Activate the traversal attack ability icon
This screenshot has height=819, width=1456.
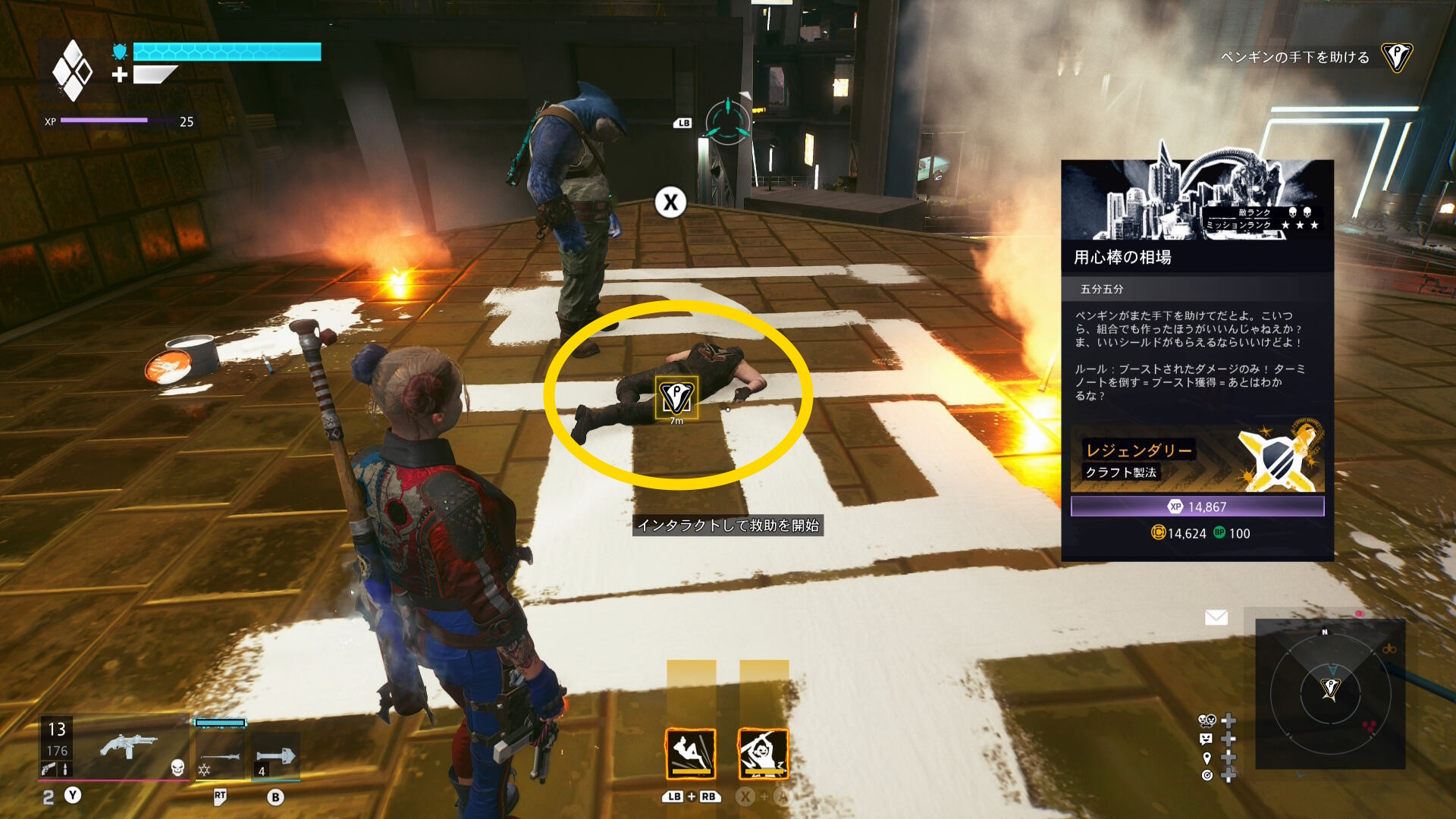pos(690,754)
